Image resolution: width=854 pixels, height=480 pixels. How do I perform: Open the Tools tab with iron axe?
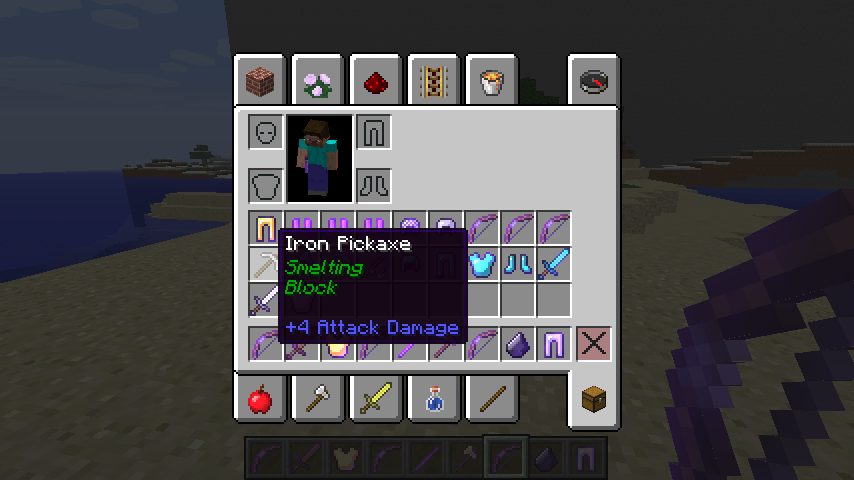click(x=320, y=400)
